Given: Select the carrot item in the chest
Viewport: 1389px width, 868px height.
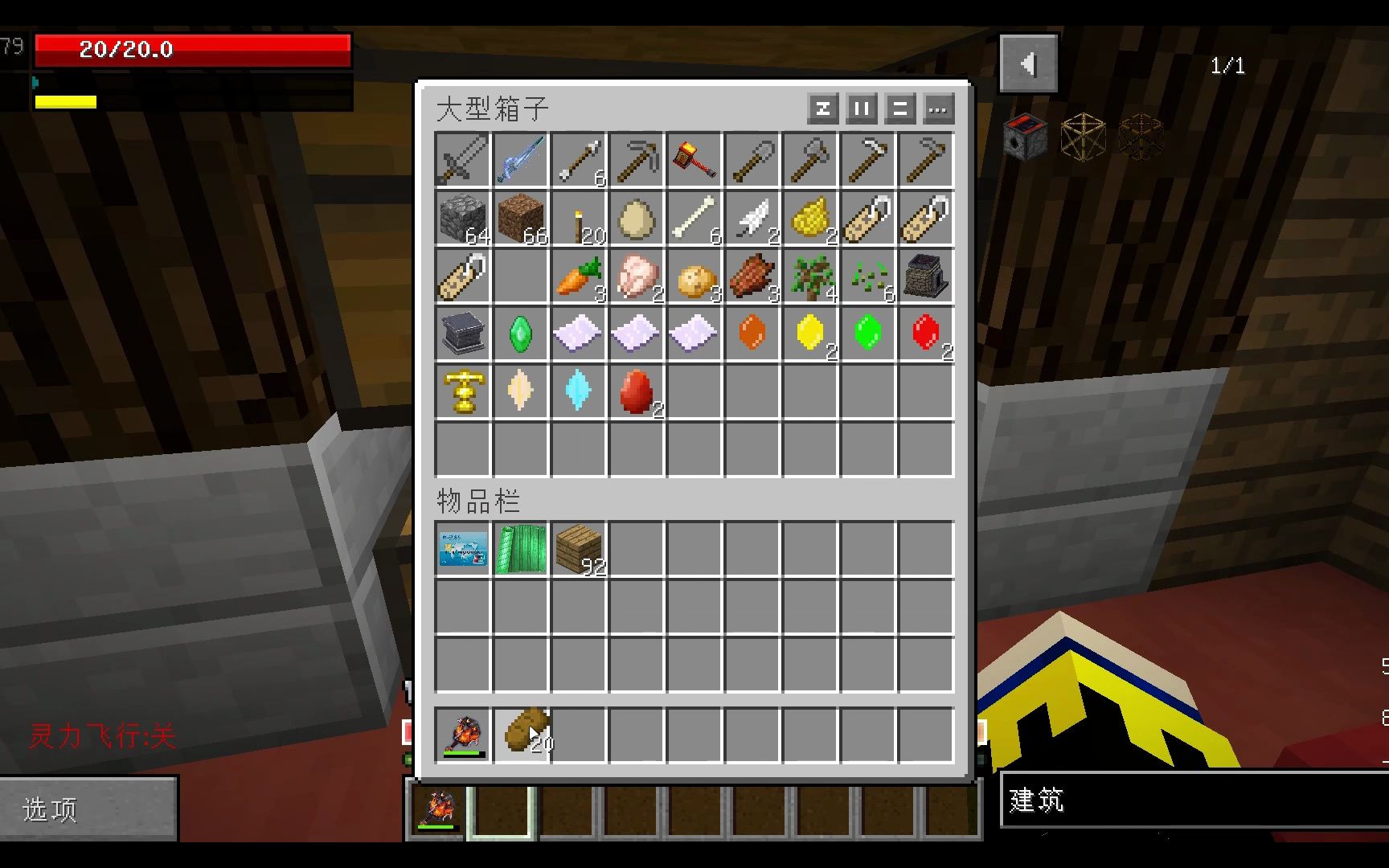Looking at the screenshot, I should pos(578,275).
